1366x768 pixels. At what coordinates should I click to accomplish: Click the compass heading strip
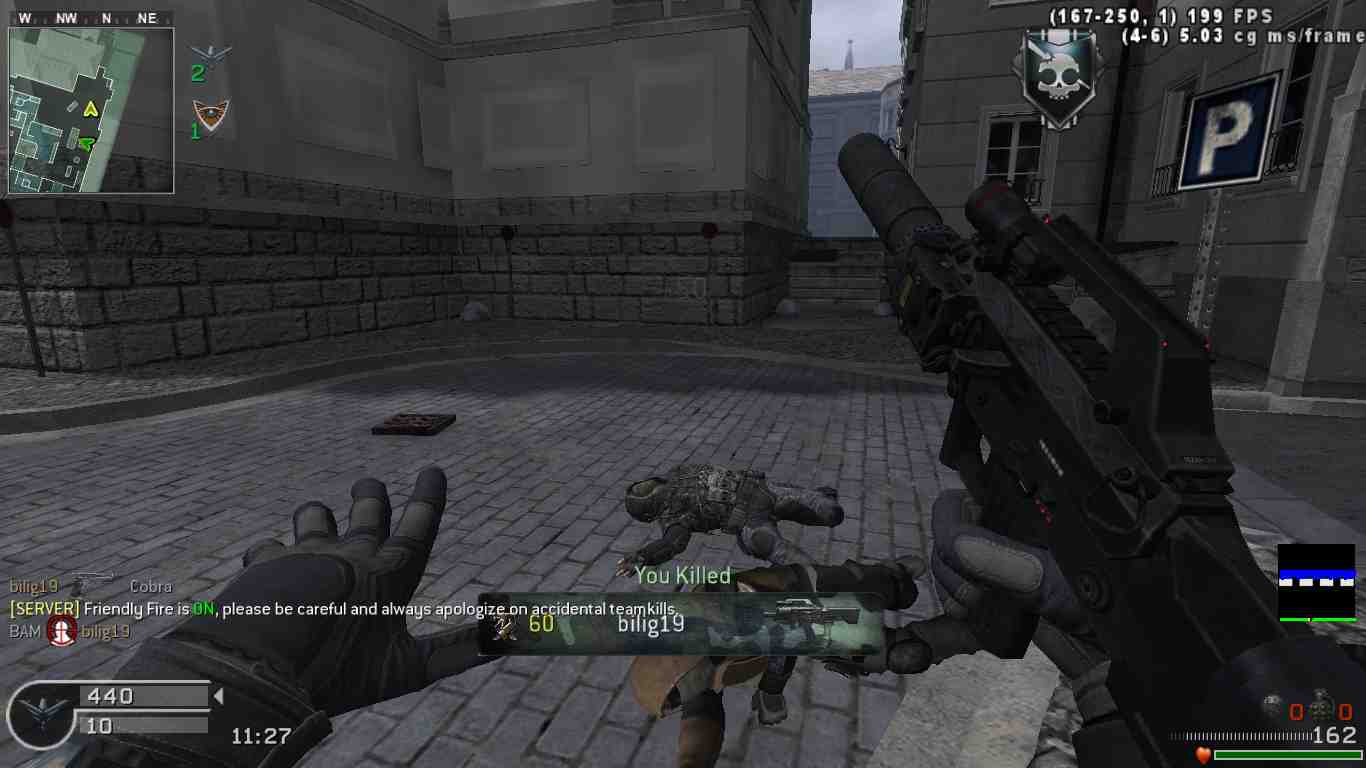(90, 18)
